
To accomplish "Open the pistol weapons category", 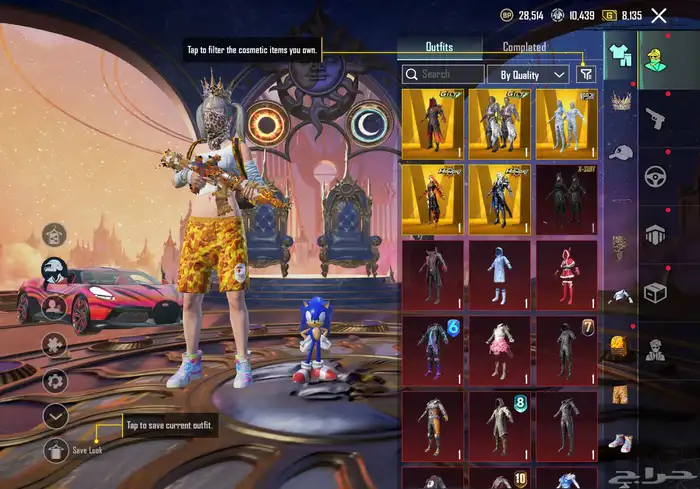I will (656, 116).
